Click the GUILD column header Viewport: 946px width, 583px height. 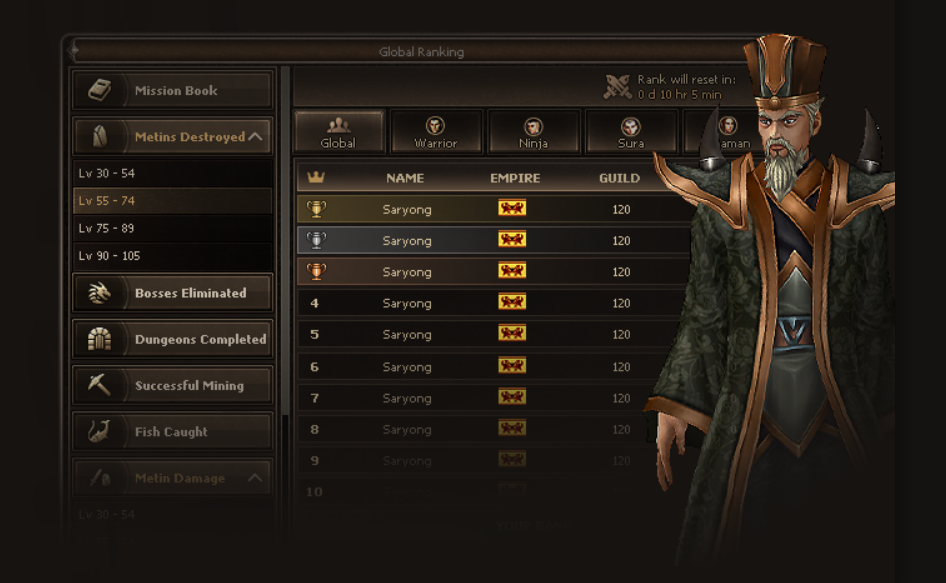[x=619, y=178]
